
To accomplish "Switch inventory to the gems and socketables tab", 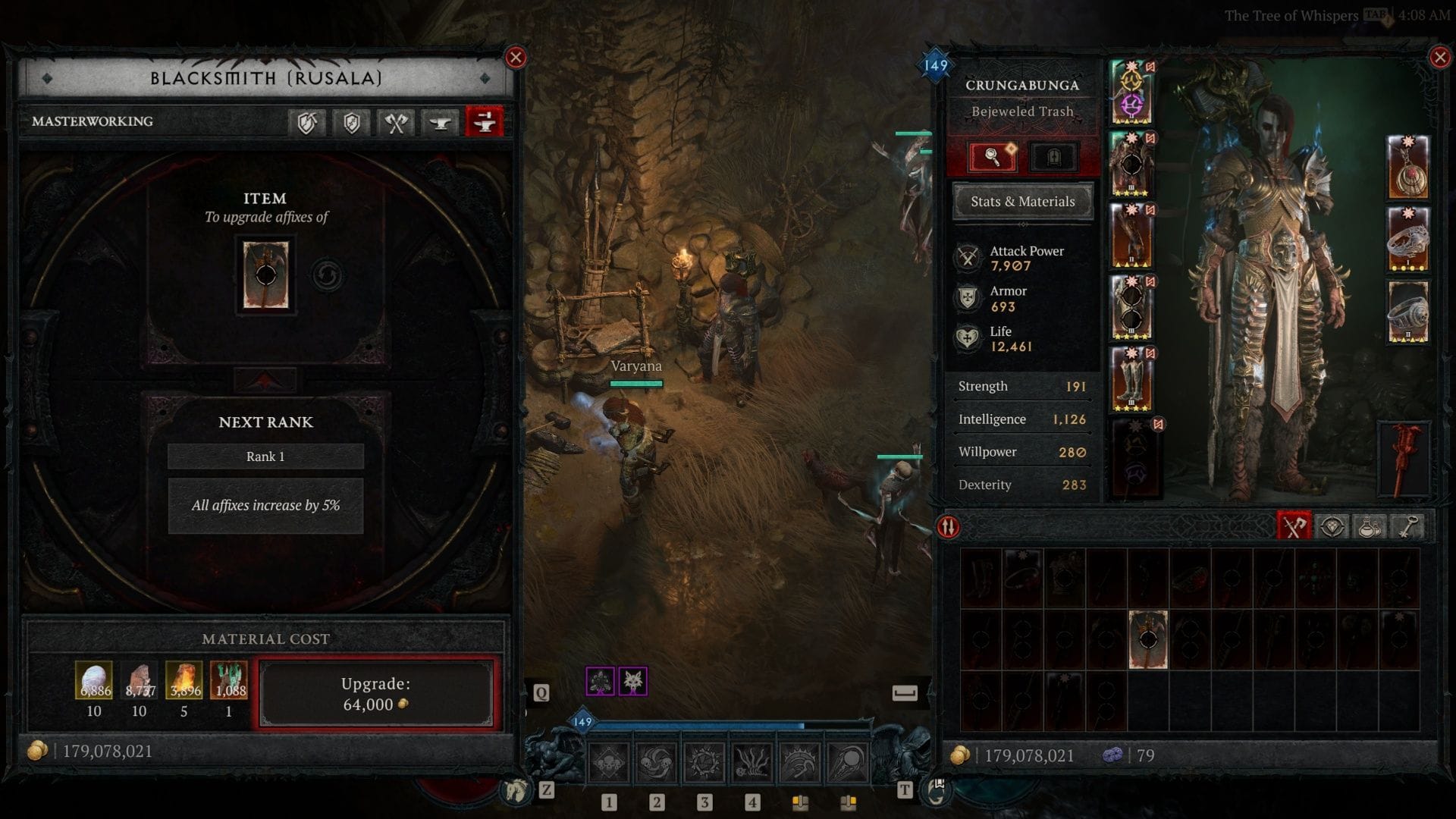I will 1332,527.
